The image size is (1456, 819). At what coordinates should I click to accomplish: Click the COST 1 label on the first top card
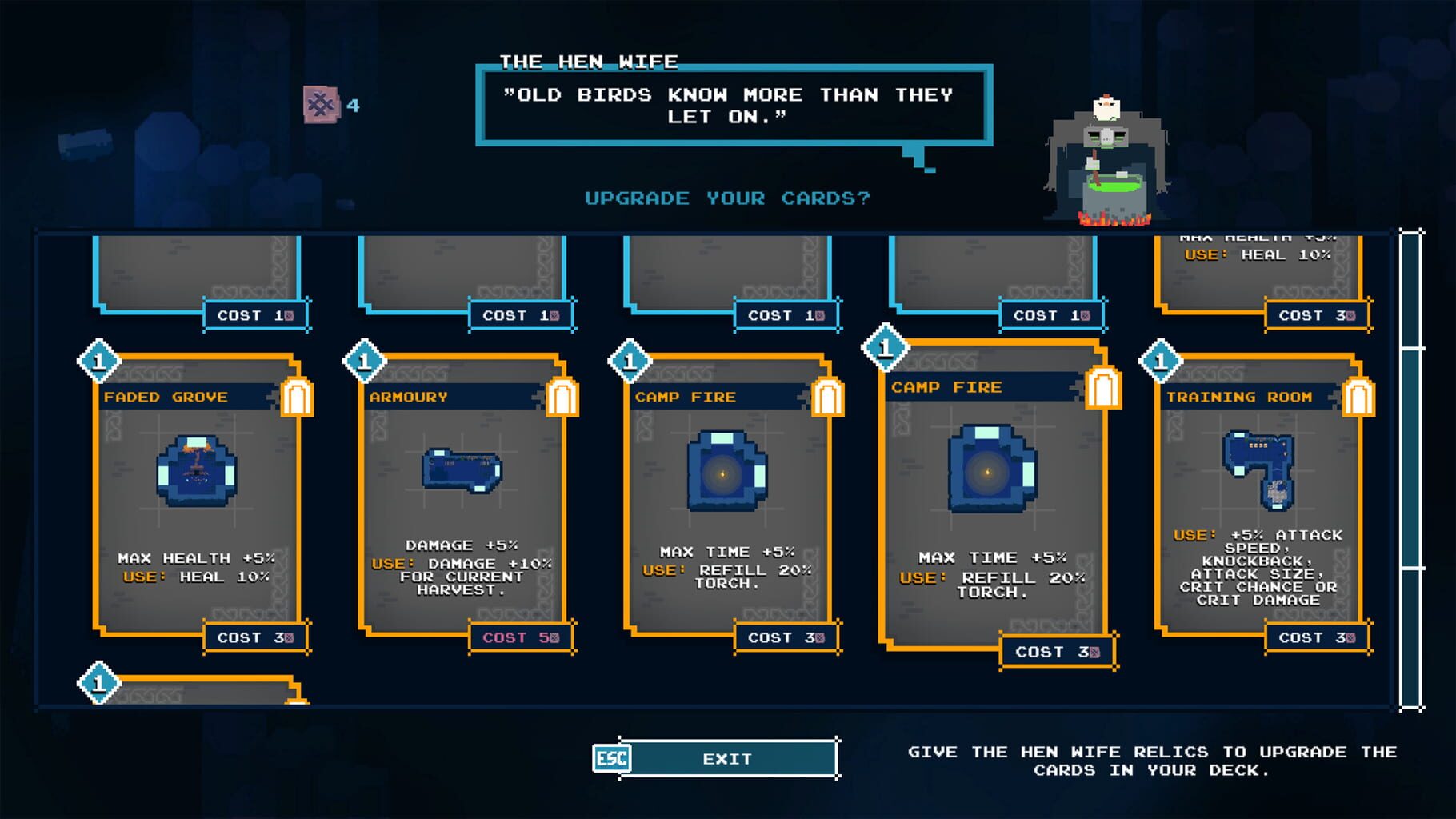tap(256, 314)
